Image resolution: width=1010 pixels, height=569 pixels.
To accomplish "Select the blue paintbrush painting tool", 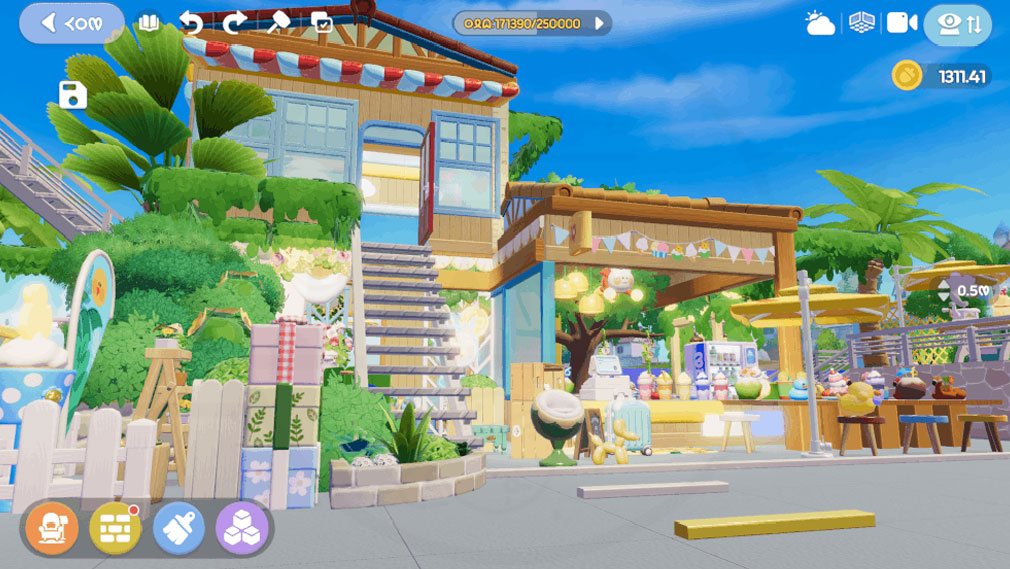I will pos(179,528).
